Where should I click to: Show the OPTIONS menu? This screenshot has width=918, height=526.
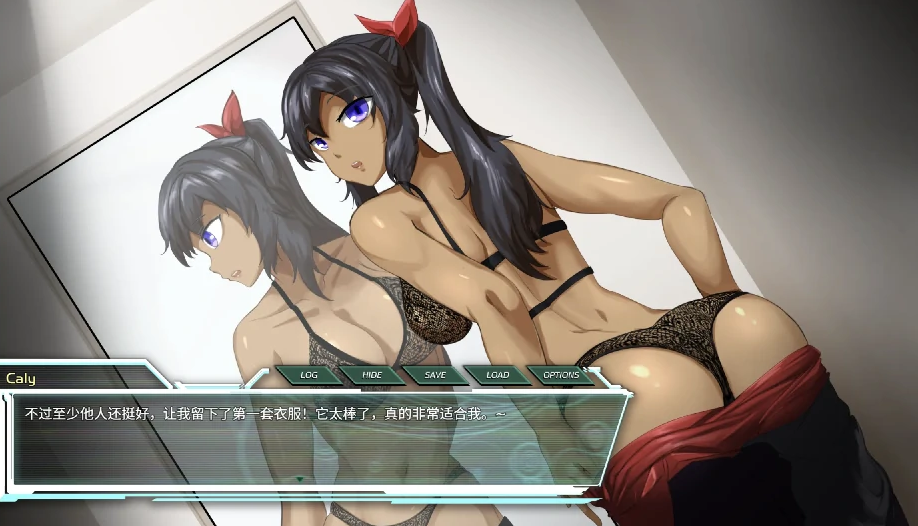[x=561, y=375]
